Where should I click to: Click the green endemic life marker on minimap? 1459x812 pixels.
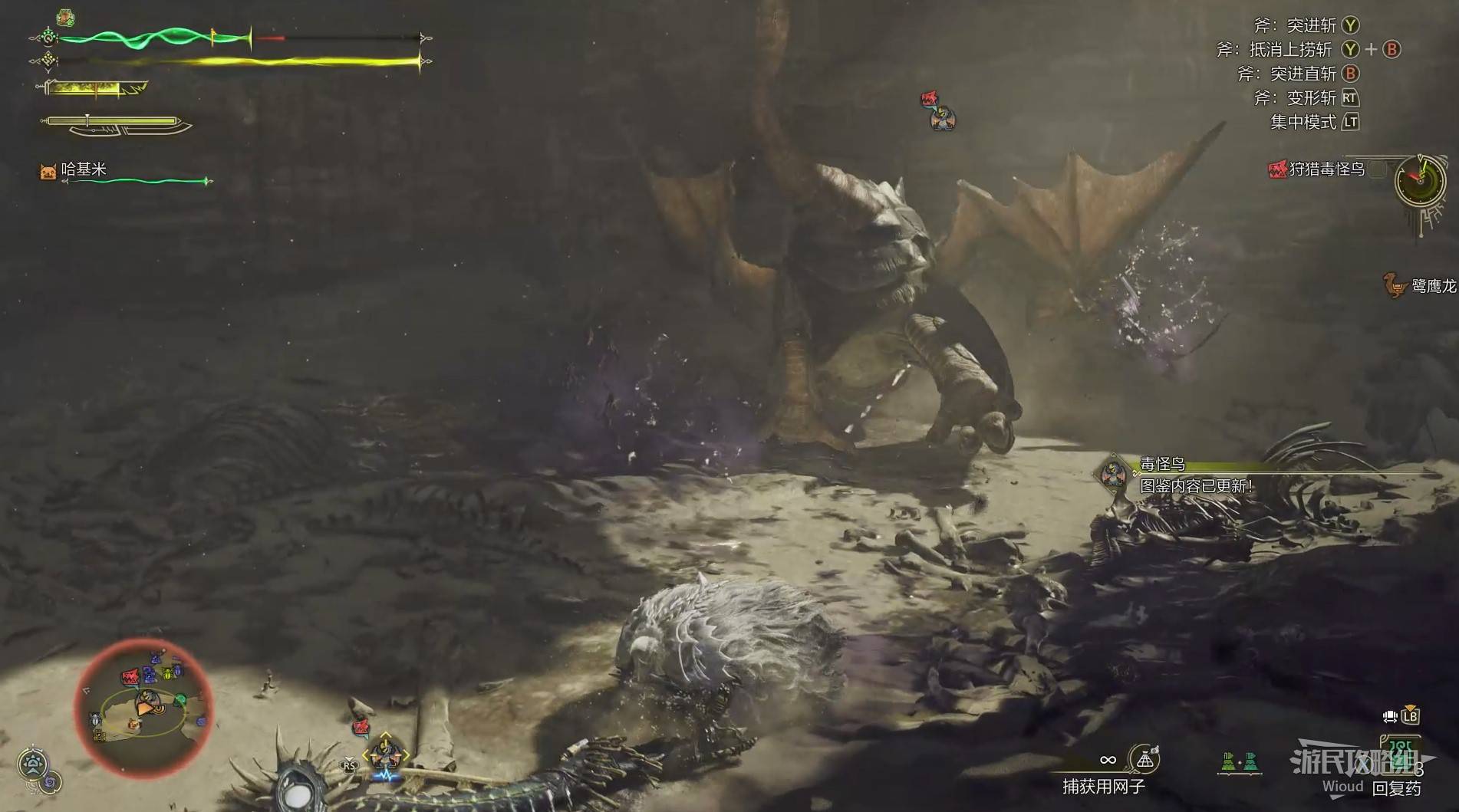click(x=181, y=699)
